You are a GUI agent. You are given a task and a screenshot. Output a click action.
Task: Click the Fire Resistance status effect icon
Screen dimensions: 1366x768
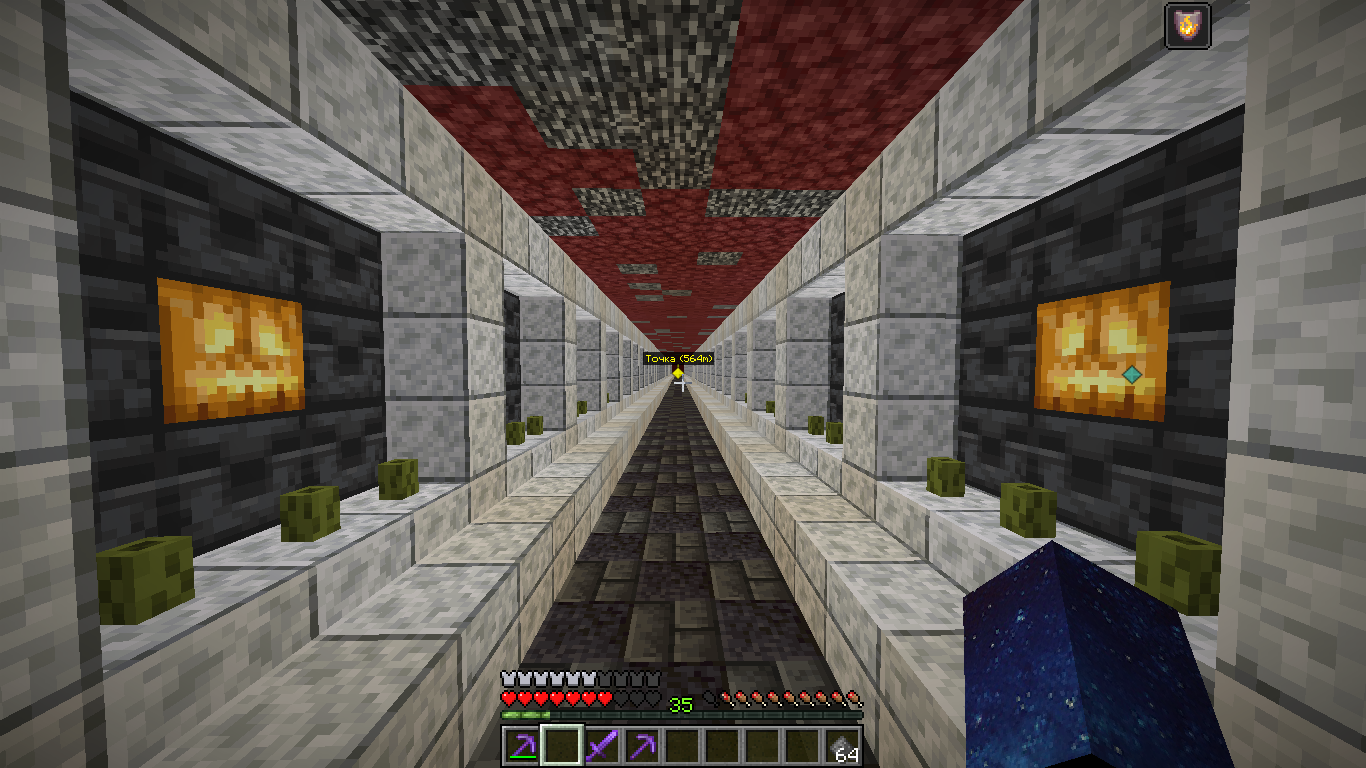click(1187, 25)
